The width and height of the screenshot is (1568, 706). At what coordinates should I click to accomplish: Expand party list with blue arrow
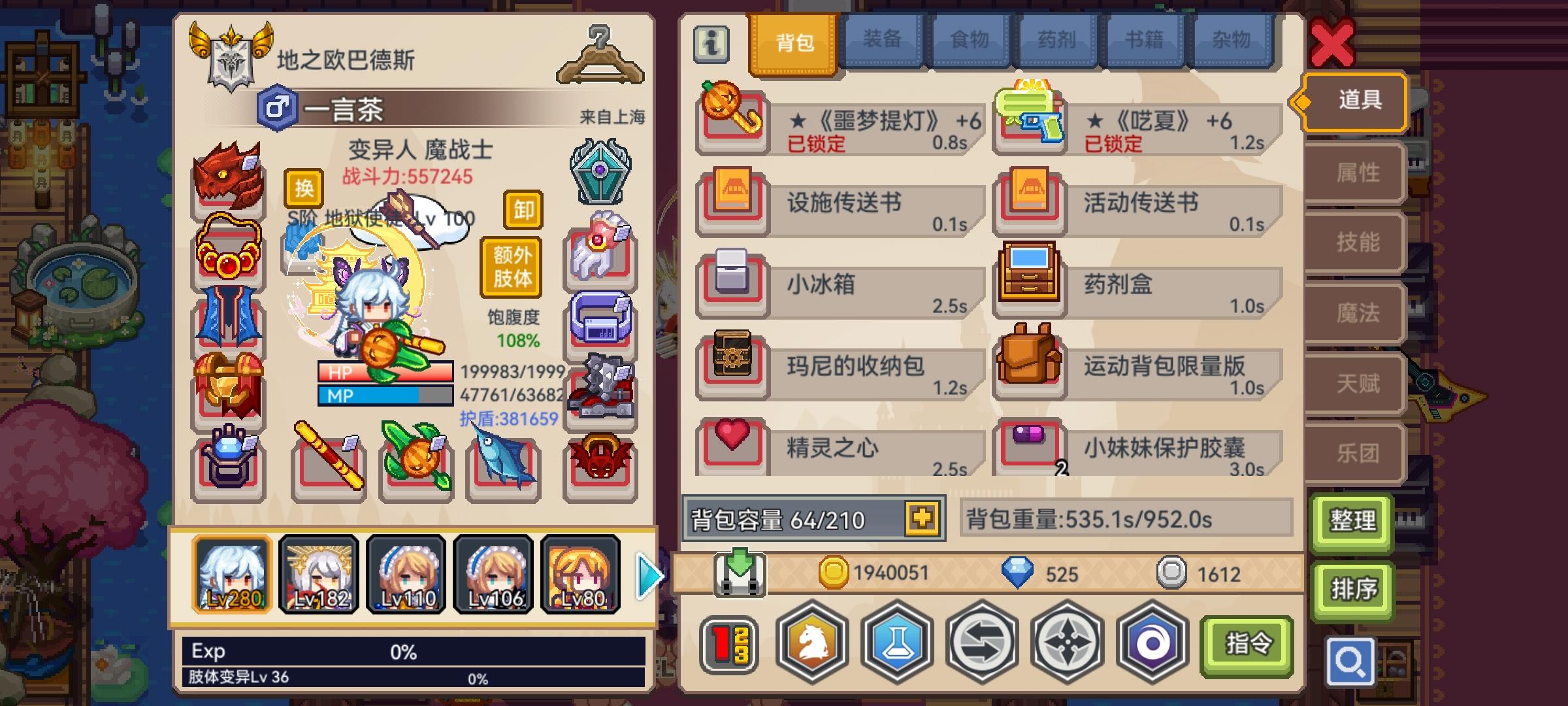[646, 576]
